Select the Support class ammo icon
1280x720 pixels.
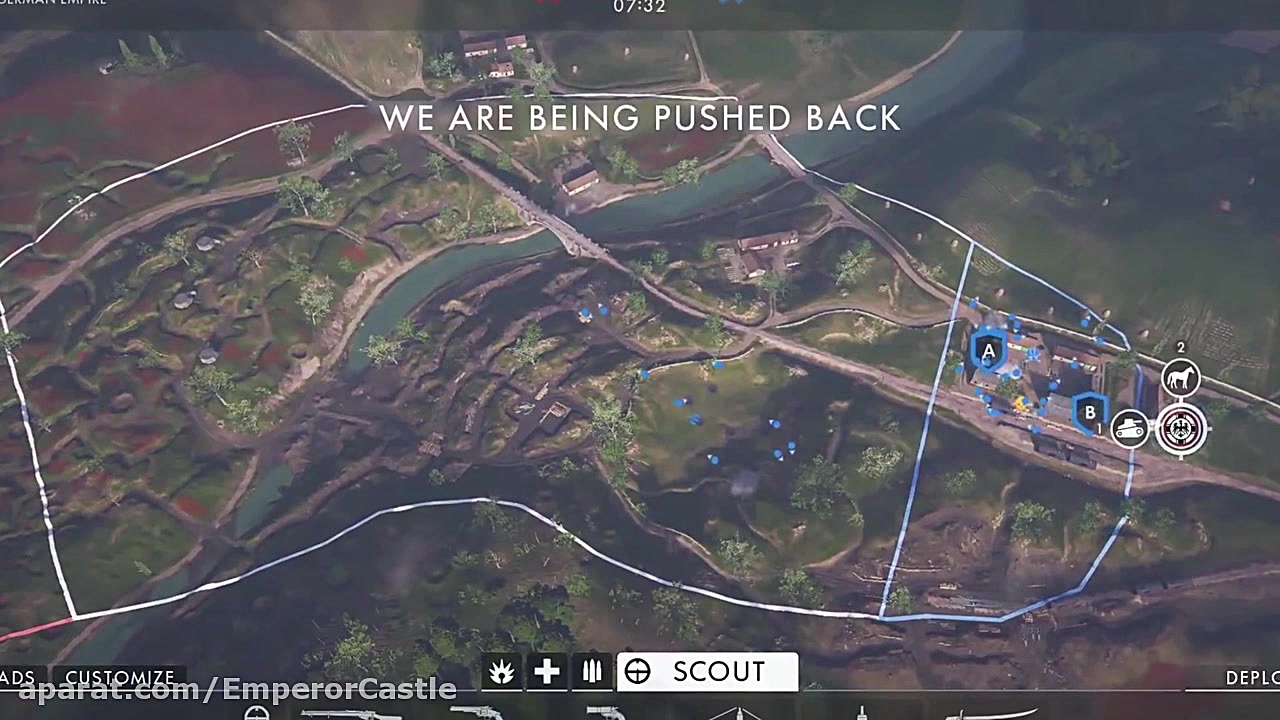coord(591,672)
